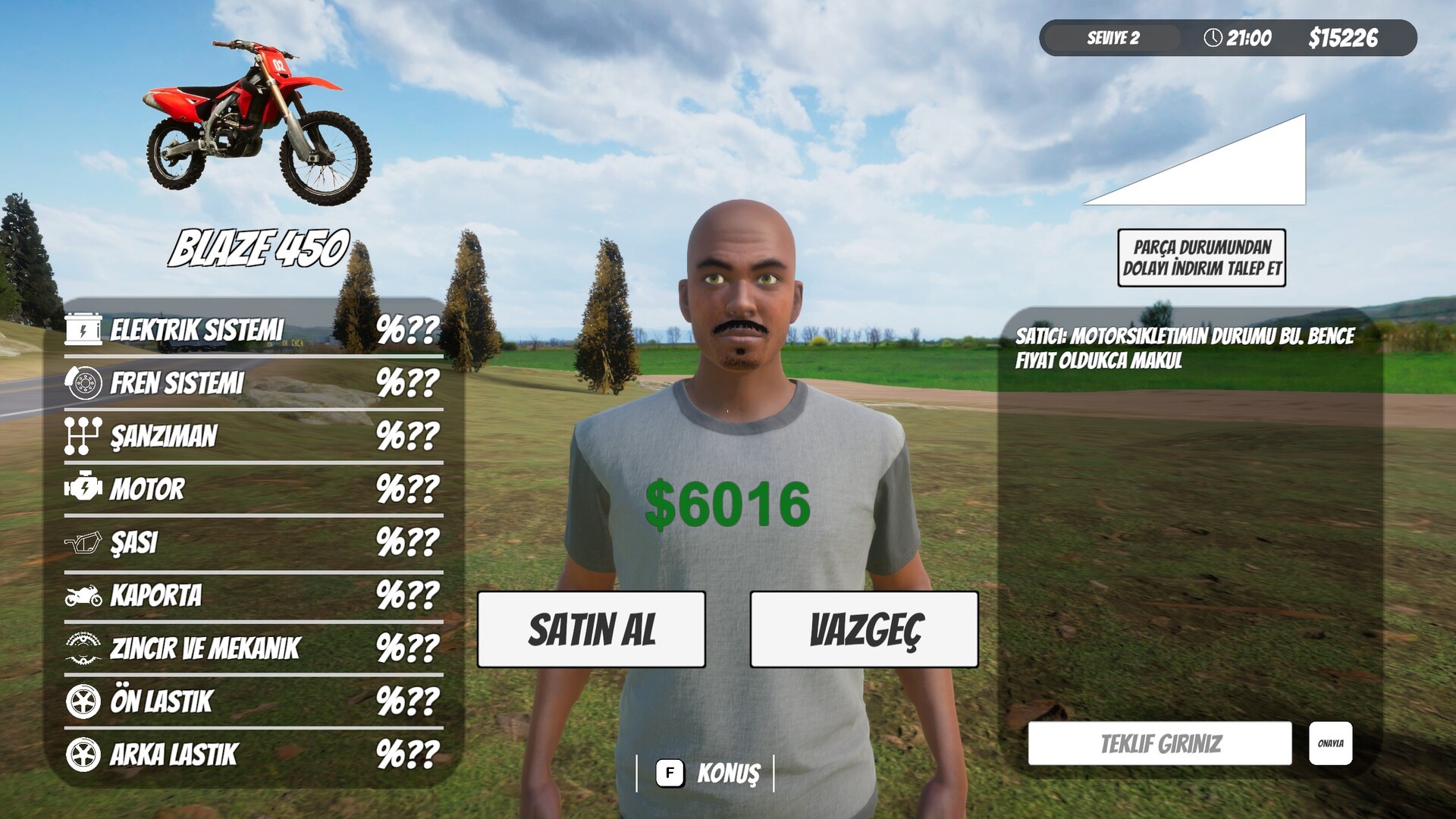Image resolution: width=1456 pixels, height=819 pixels.
Task: Buy the bike with Satın Al
Action: [591, 629]
